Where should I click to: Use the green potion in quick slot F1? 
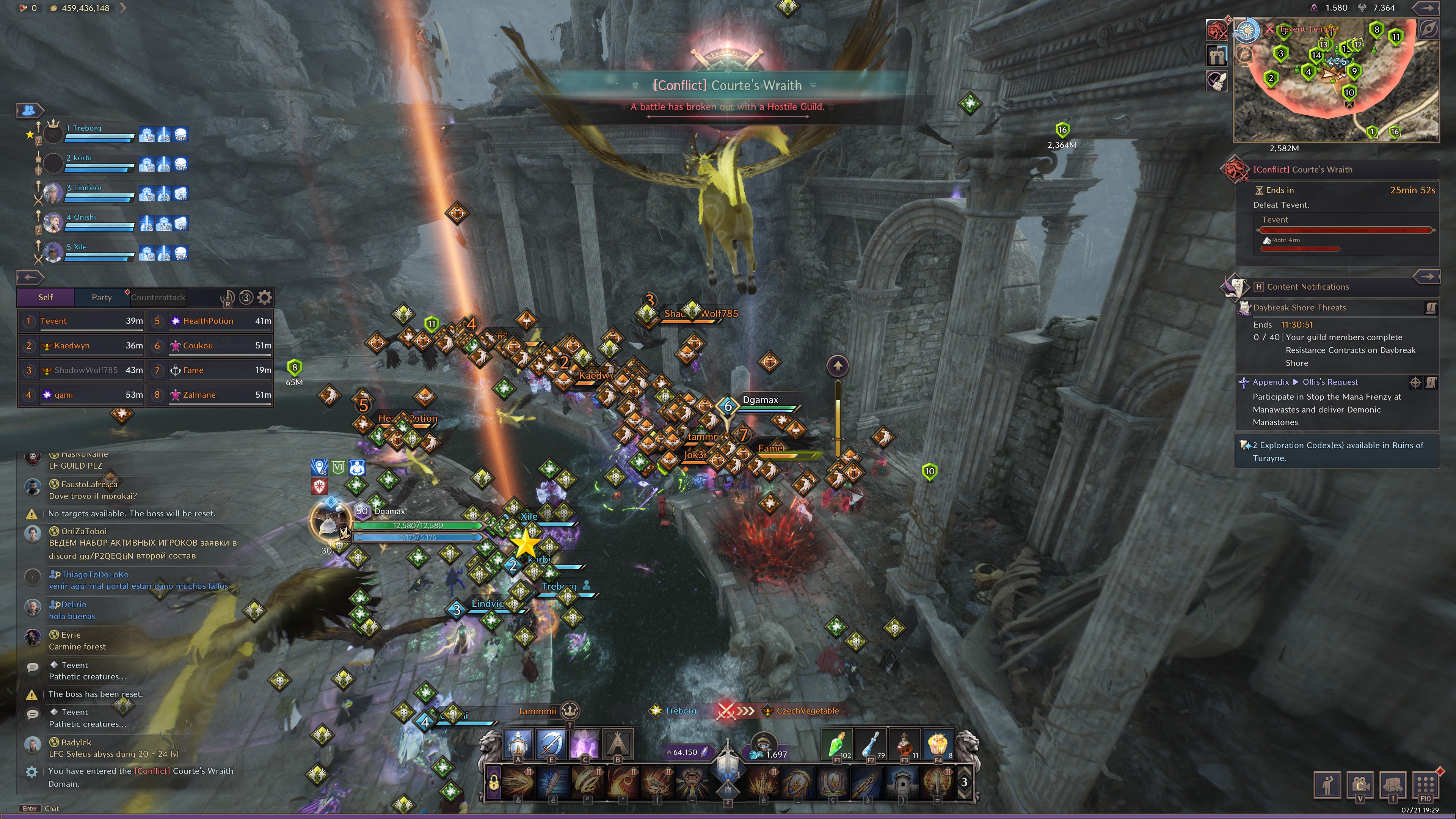(x=836, y=744)
